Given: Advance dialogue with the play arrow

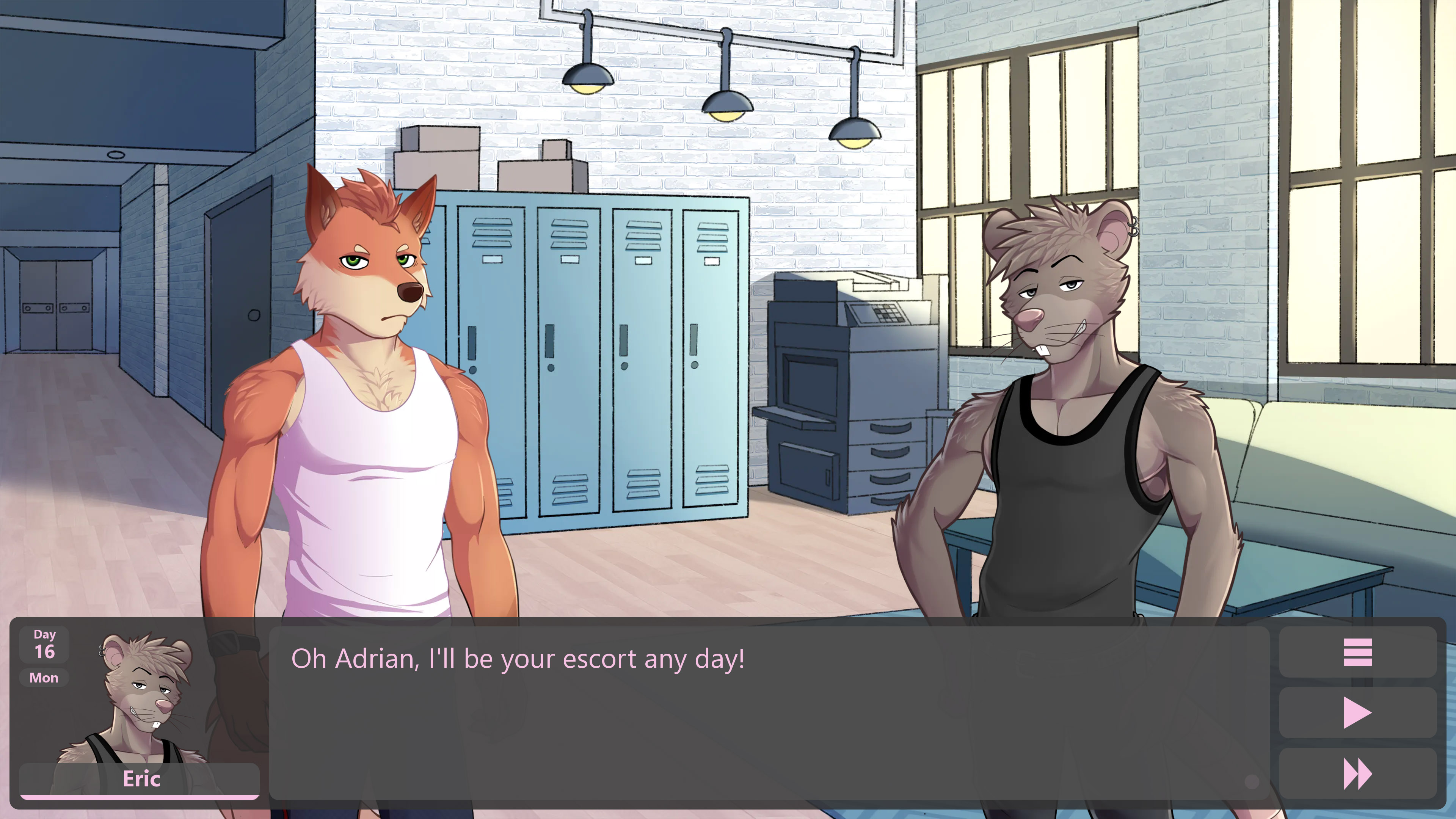Looking at the screenshot, I should tap(1357, 713).
